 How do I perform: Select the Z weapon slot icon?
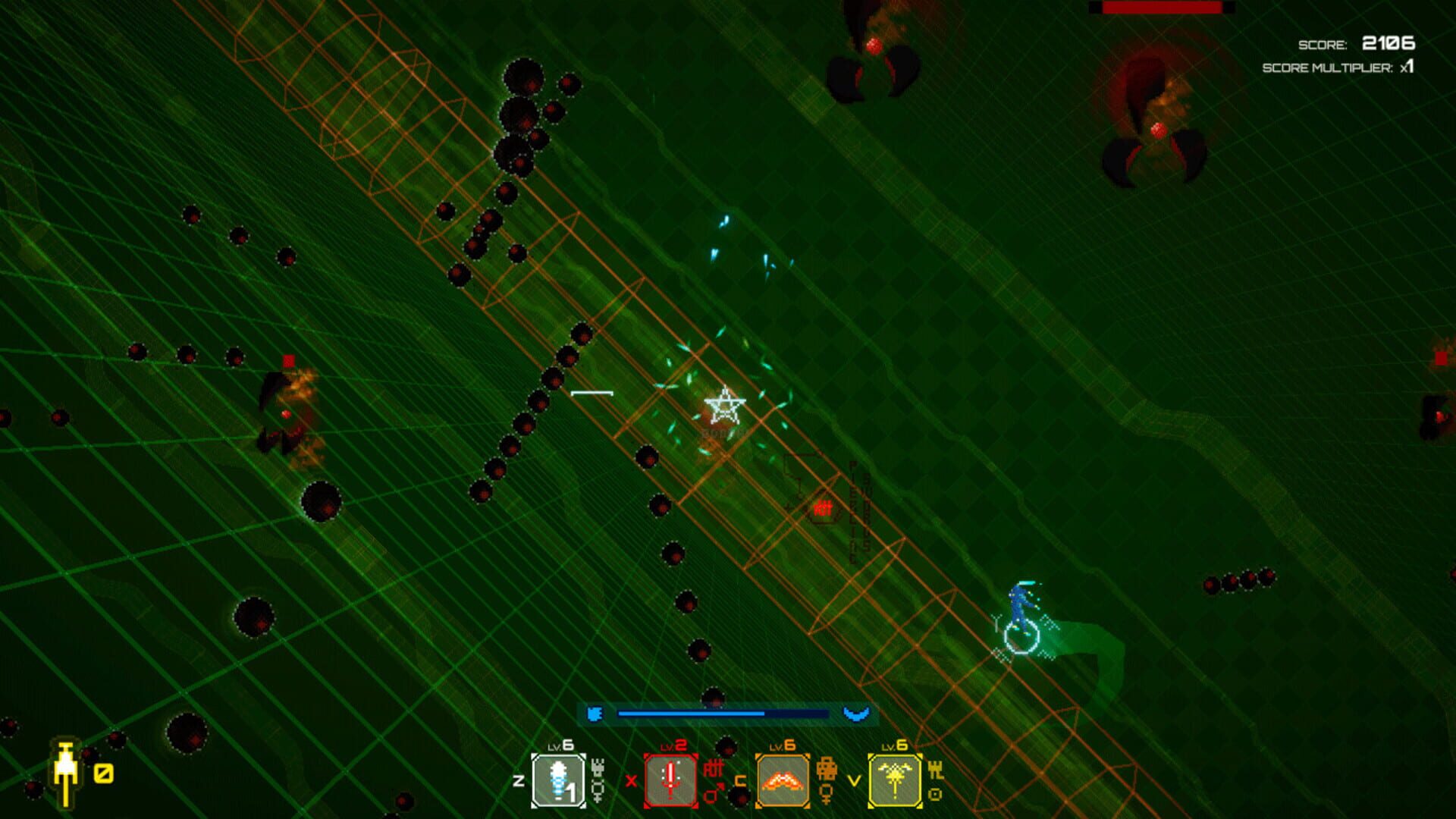[558, 780]
